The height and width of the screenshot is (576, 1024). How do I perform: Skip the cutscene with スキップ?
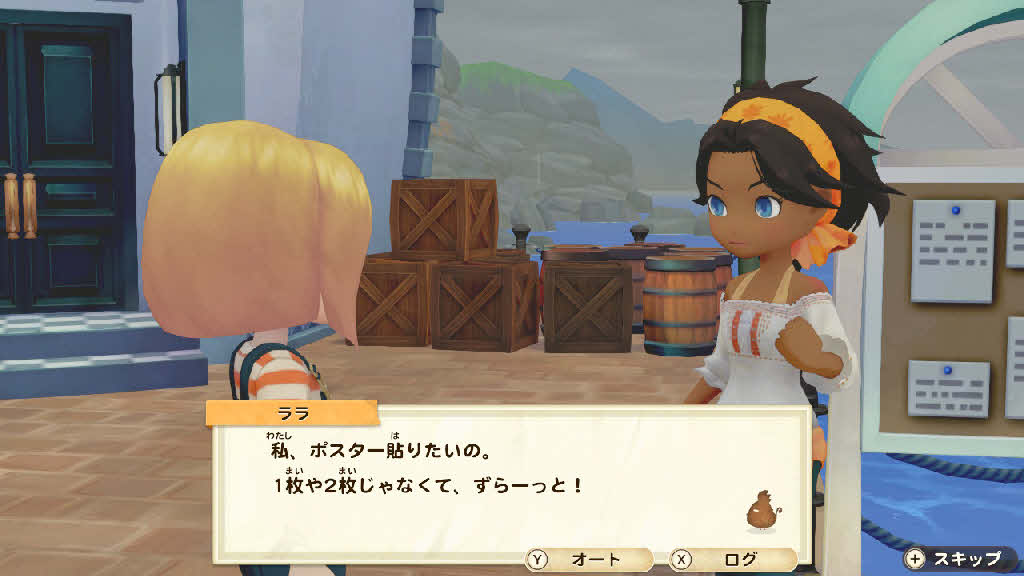955,559
